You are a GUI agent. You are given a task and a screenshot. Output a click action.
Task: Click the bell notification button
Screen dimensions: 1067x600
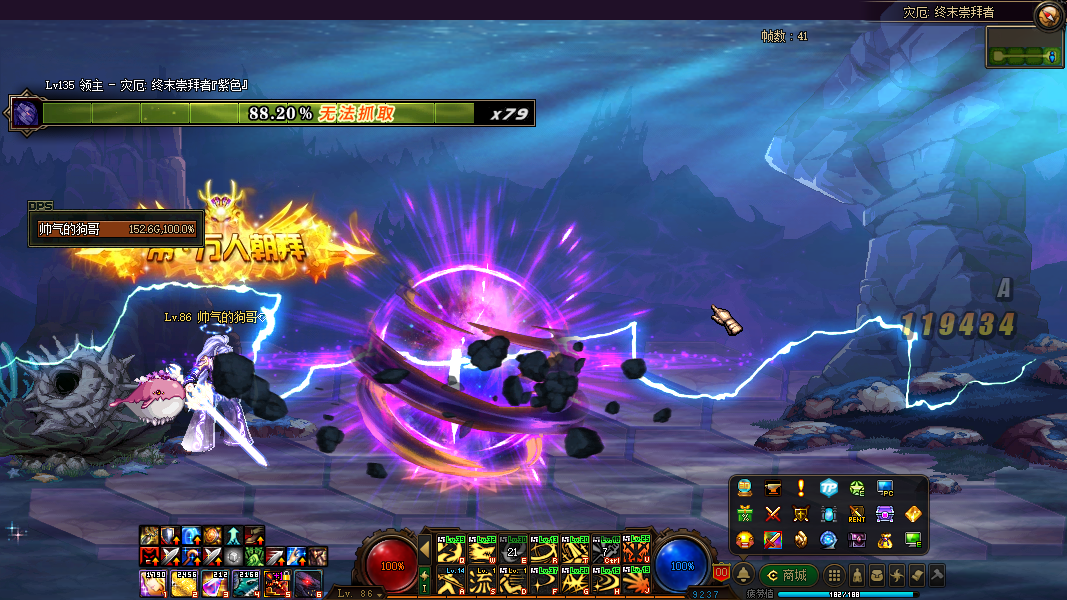[x=744, y=575]
